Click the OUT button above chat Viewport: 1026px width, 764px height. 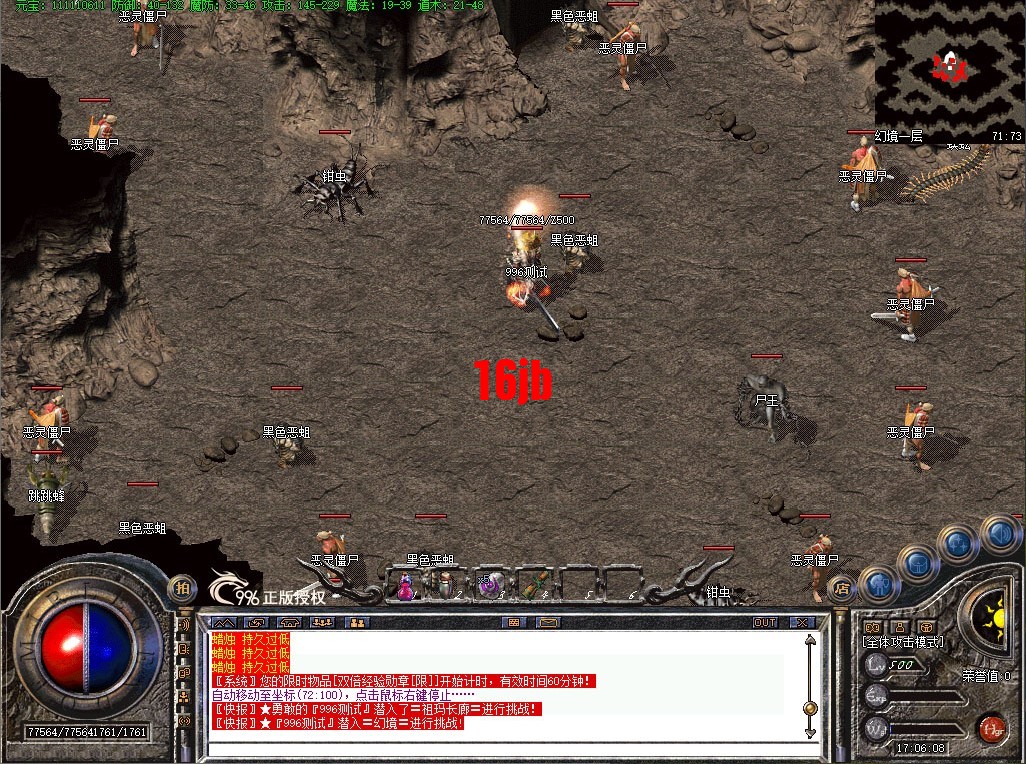[765, 622]
